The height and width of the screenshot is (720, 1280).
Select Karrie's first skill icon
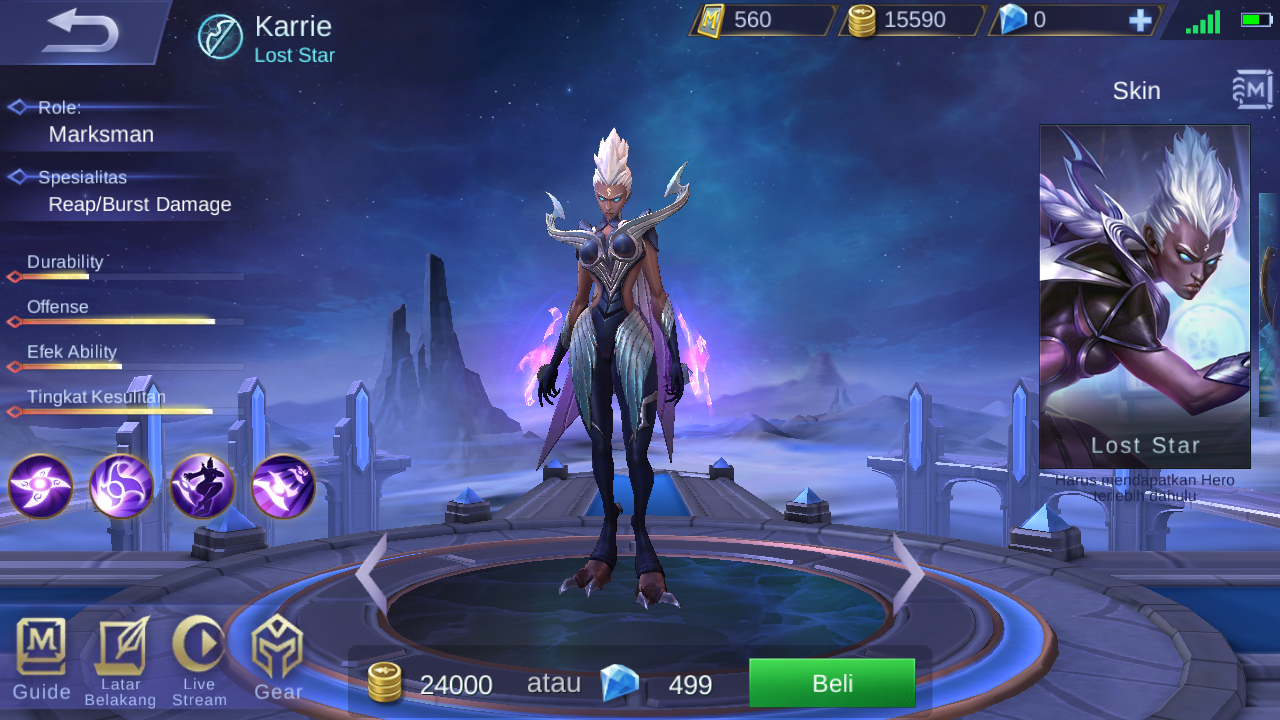click(40, 487)
